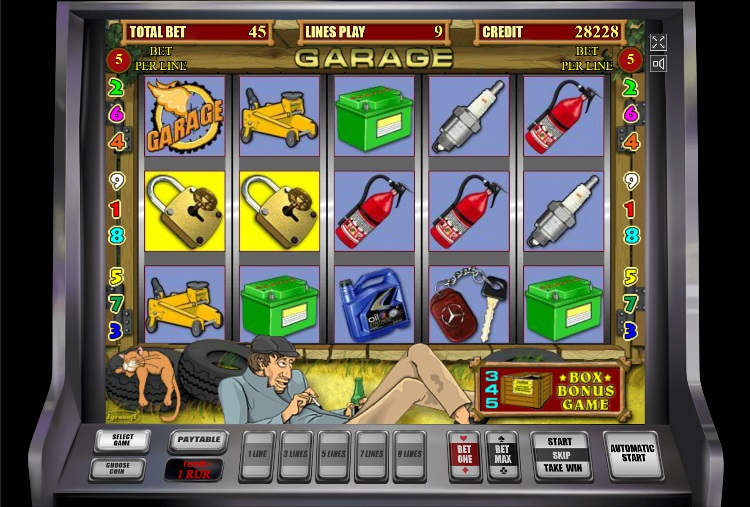Play with 5 Lines
750x507 pixels.
[x=333, y=455]
